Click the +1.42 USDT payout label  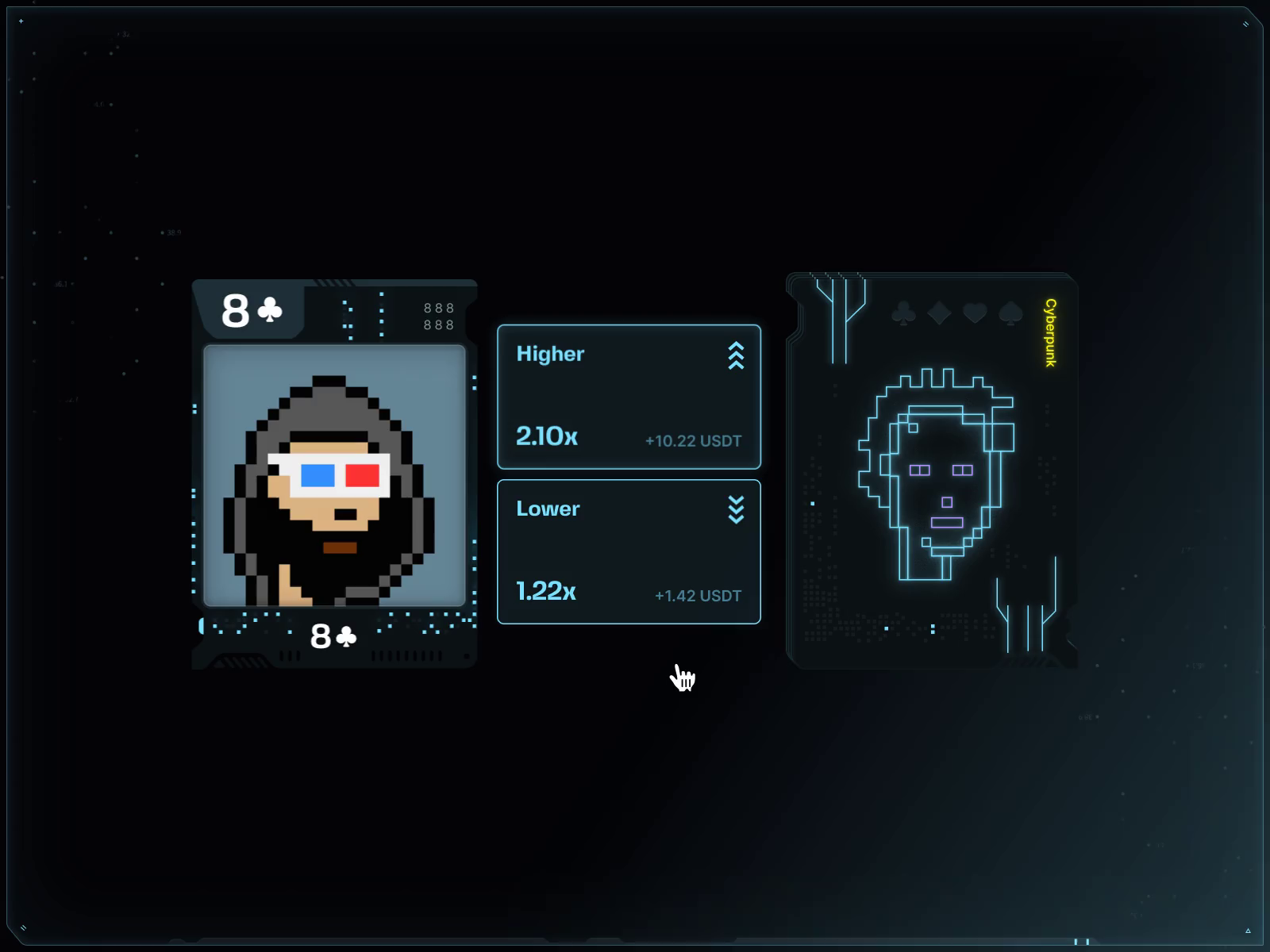point(697,595)
